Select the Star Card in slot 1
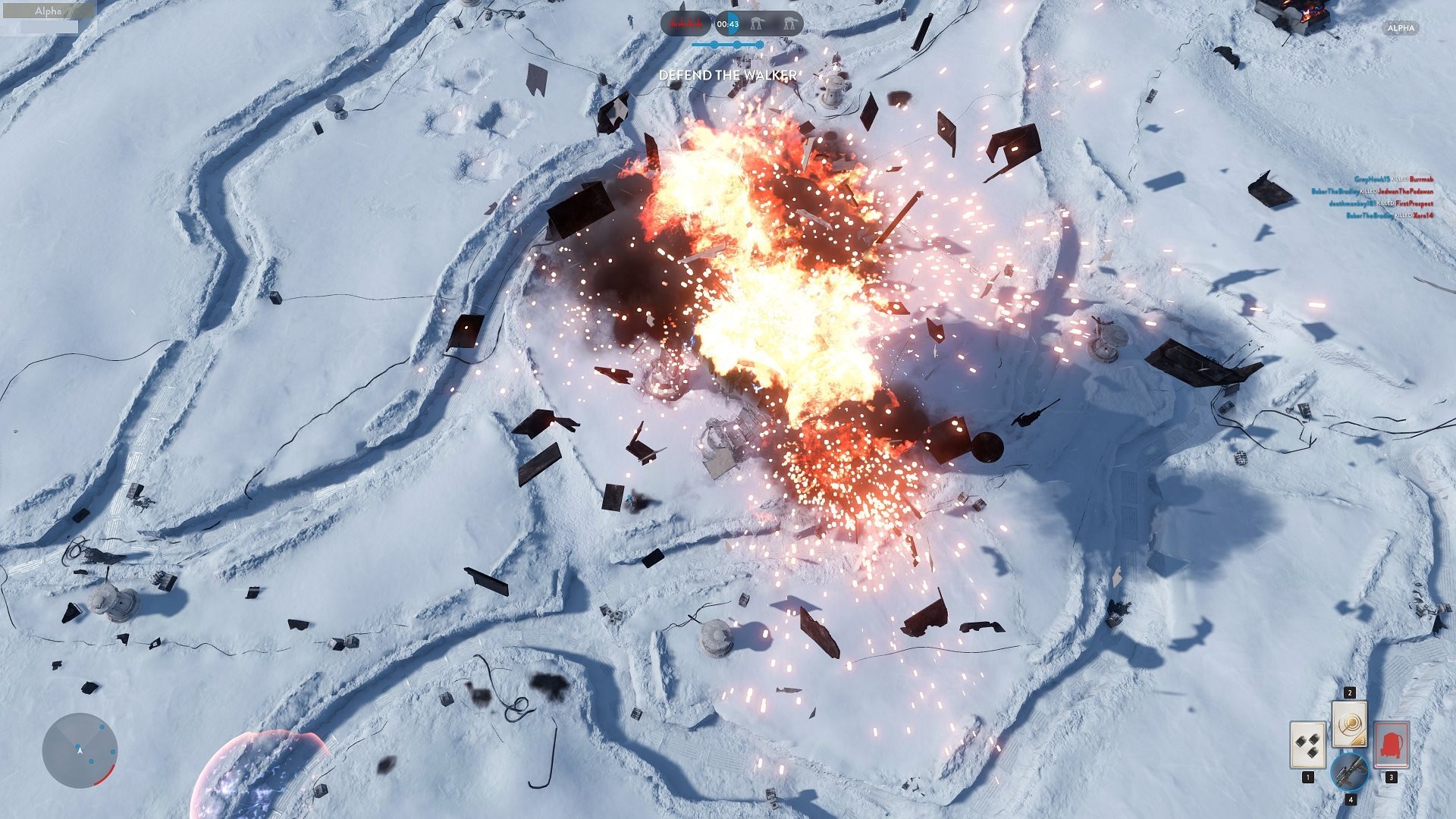This screenshot has width=1456, height=819. (1308, 745)
